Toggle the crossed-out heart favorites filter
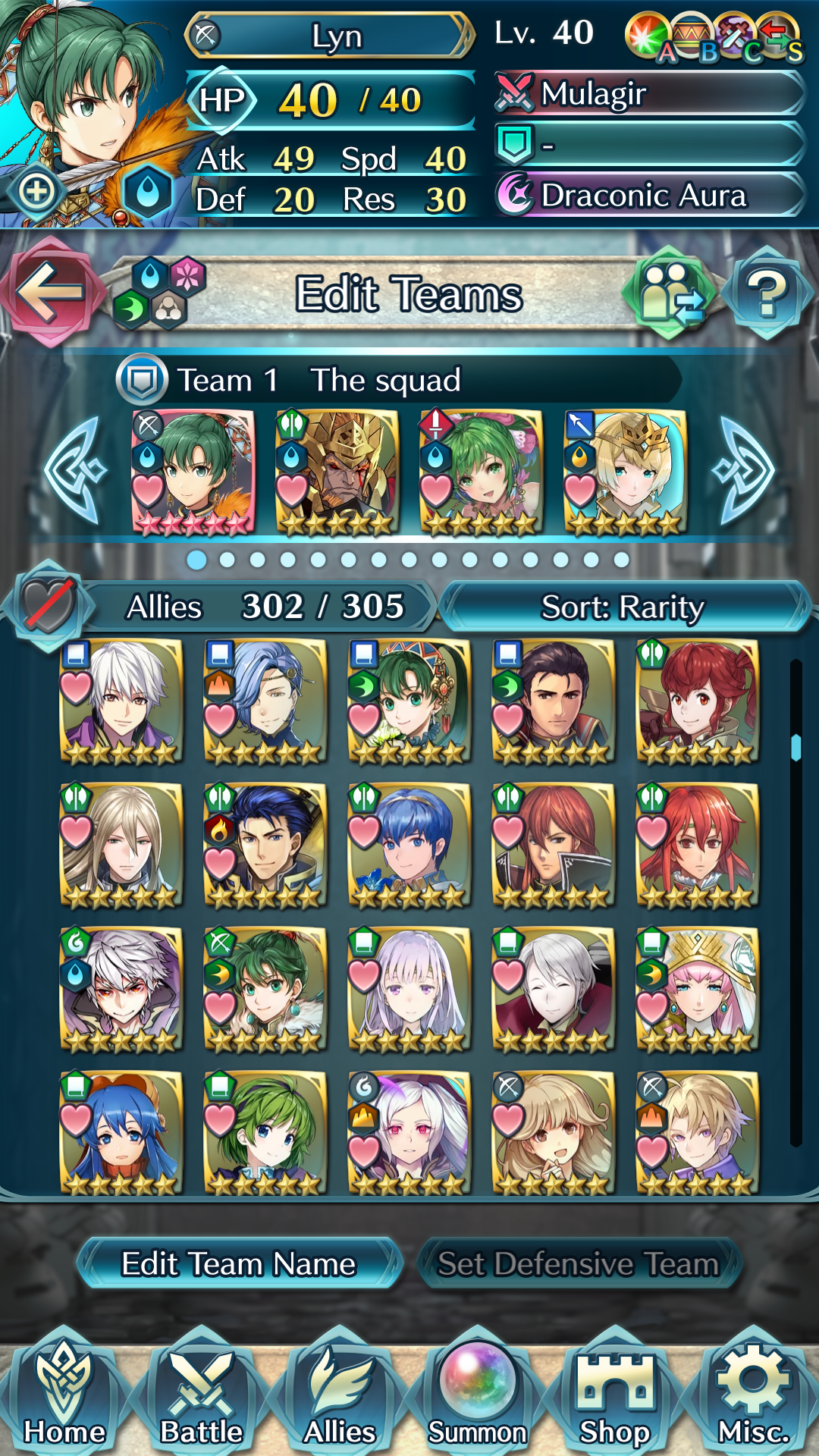 49,606
